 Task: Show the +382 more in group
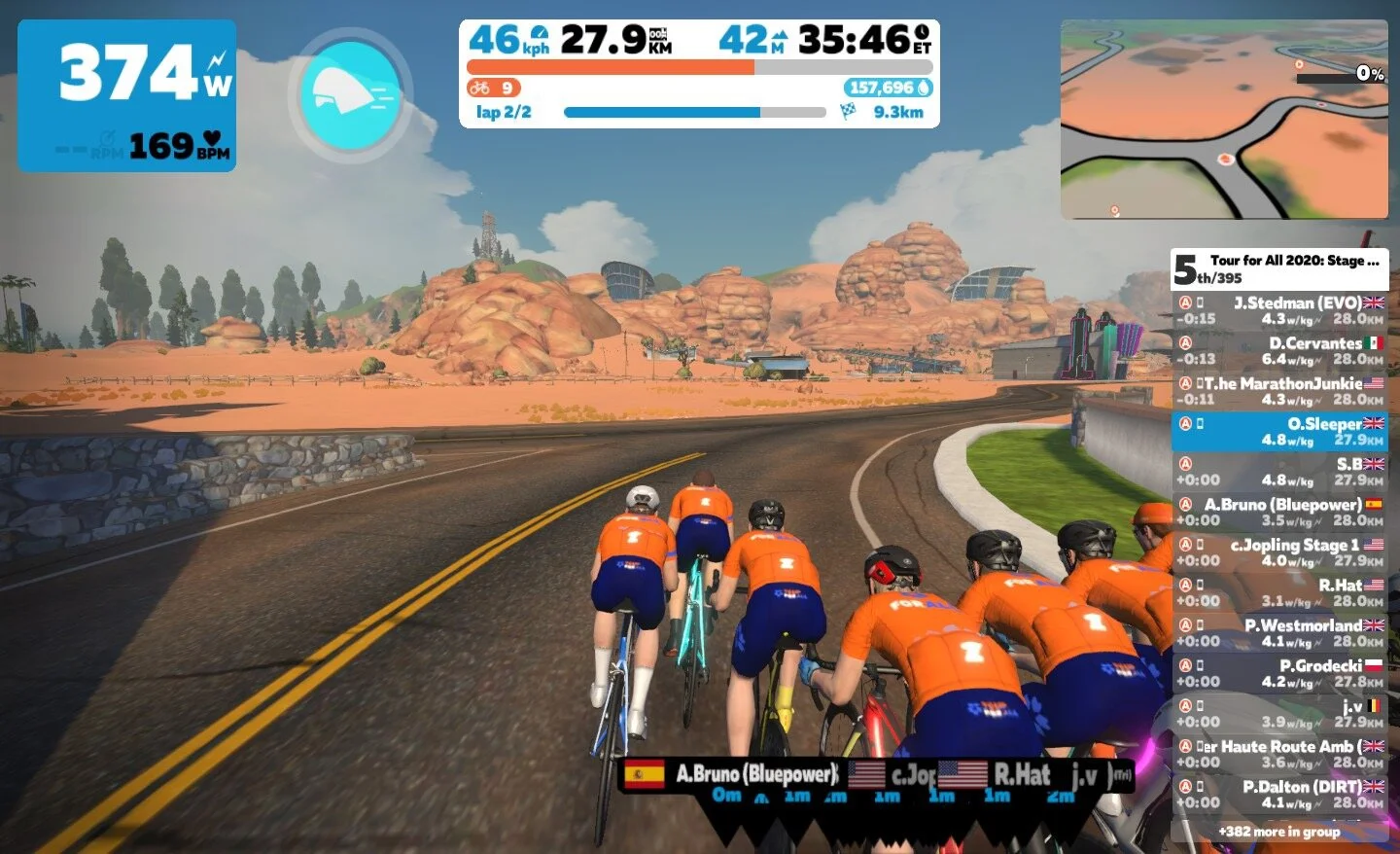coord(1279,832)
